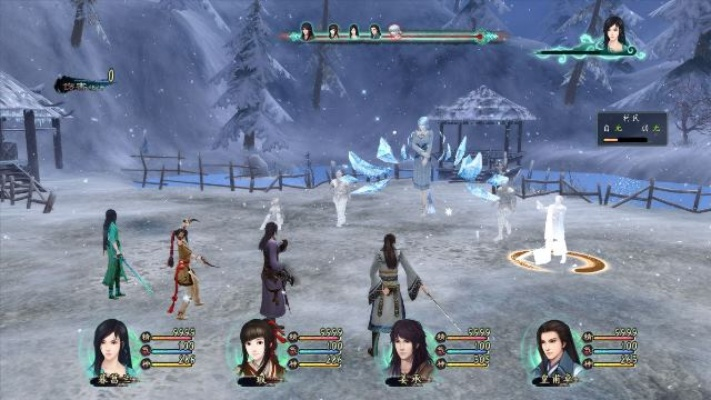Open the active character portrait with teal swirls
Viewport: 711px width, 400px height.
(x=610, y=35)
